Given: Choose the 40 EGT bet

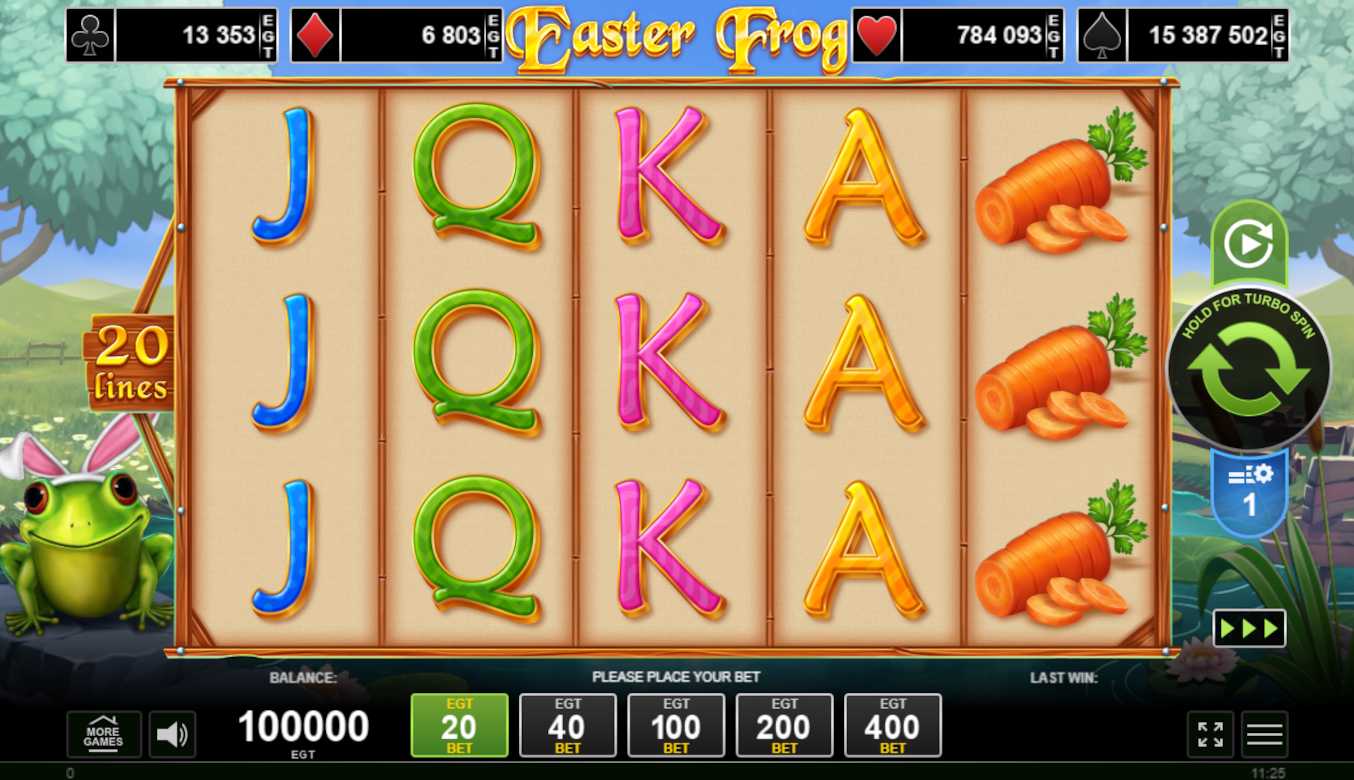Looking at the screenshot, I should point(568,726).
